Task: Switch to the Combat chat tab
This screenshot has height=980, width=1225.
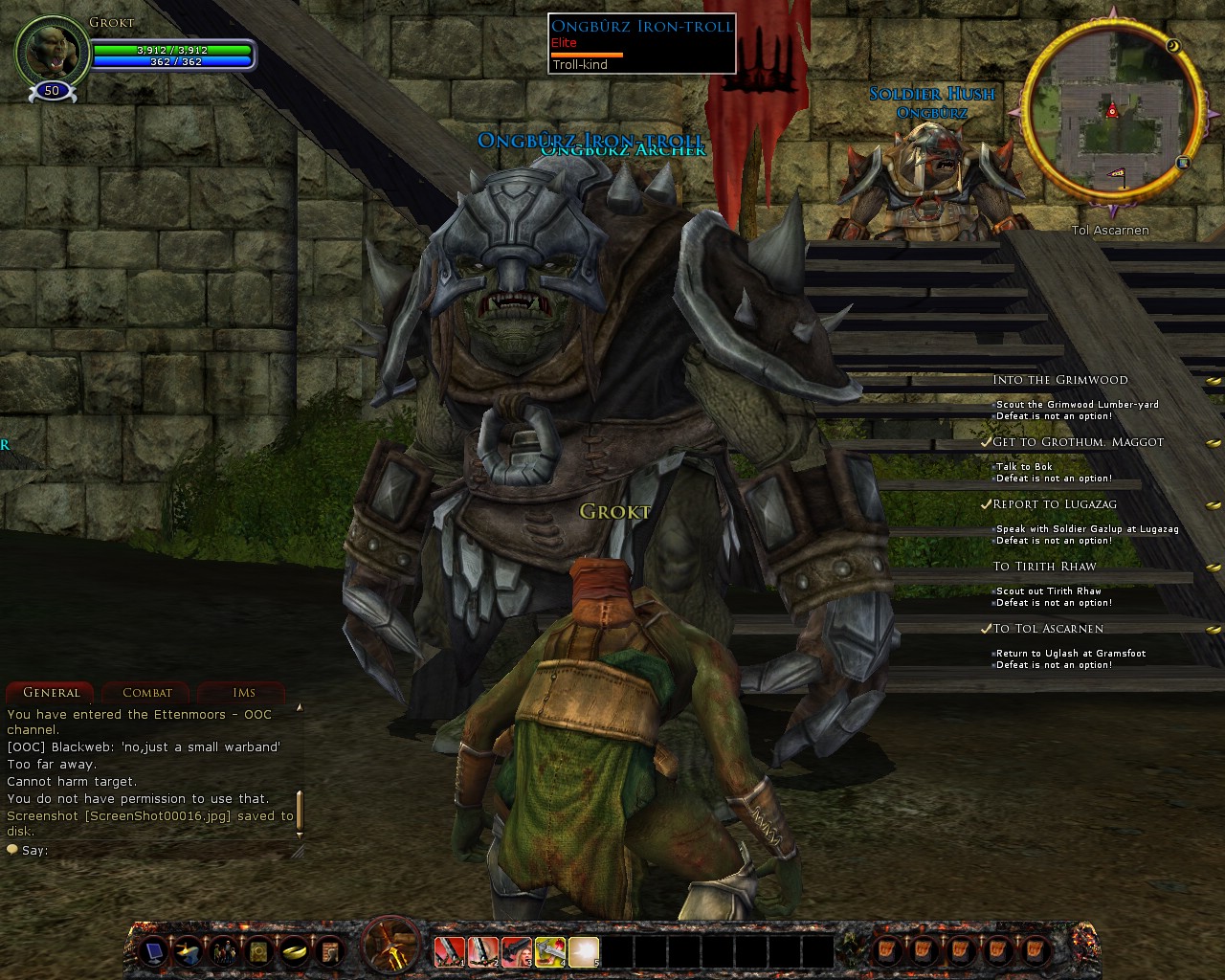Action: pos(147,692)
